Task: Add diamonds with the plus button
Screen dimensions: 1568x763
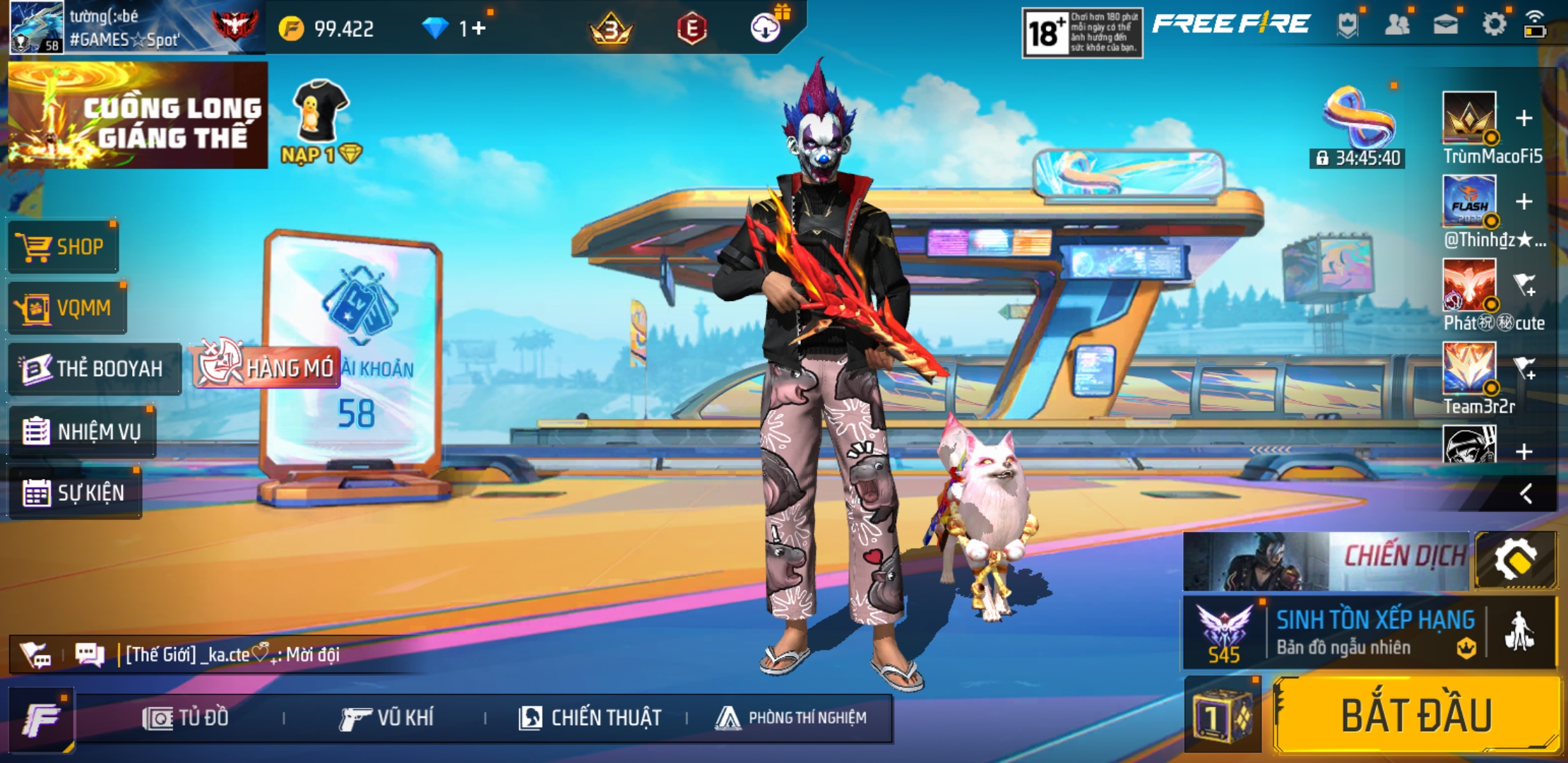Action: click(479, 28)
